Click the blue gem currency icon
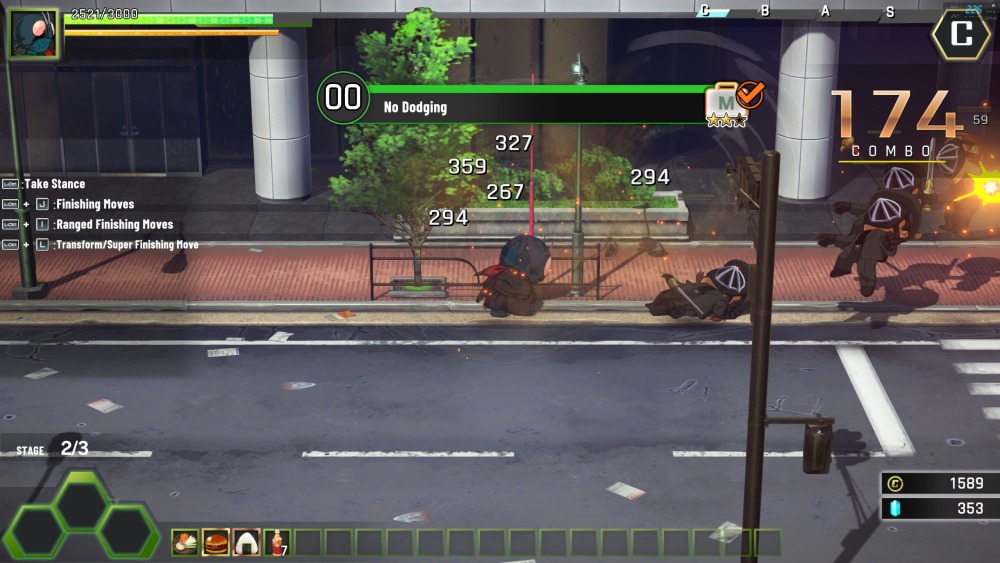Viewport: 1000px width, 563px height. 896,509
